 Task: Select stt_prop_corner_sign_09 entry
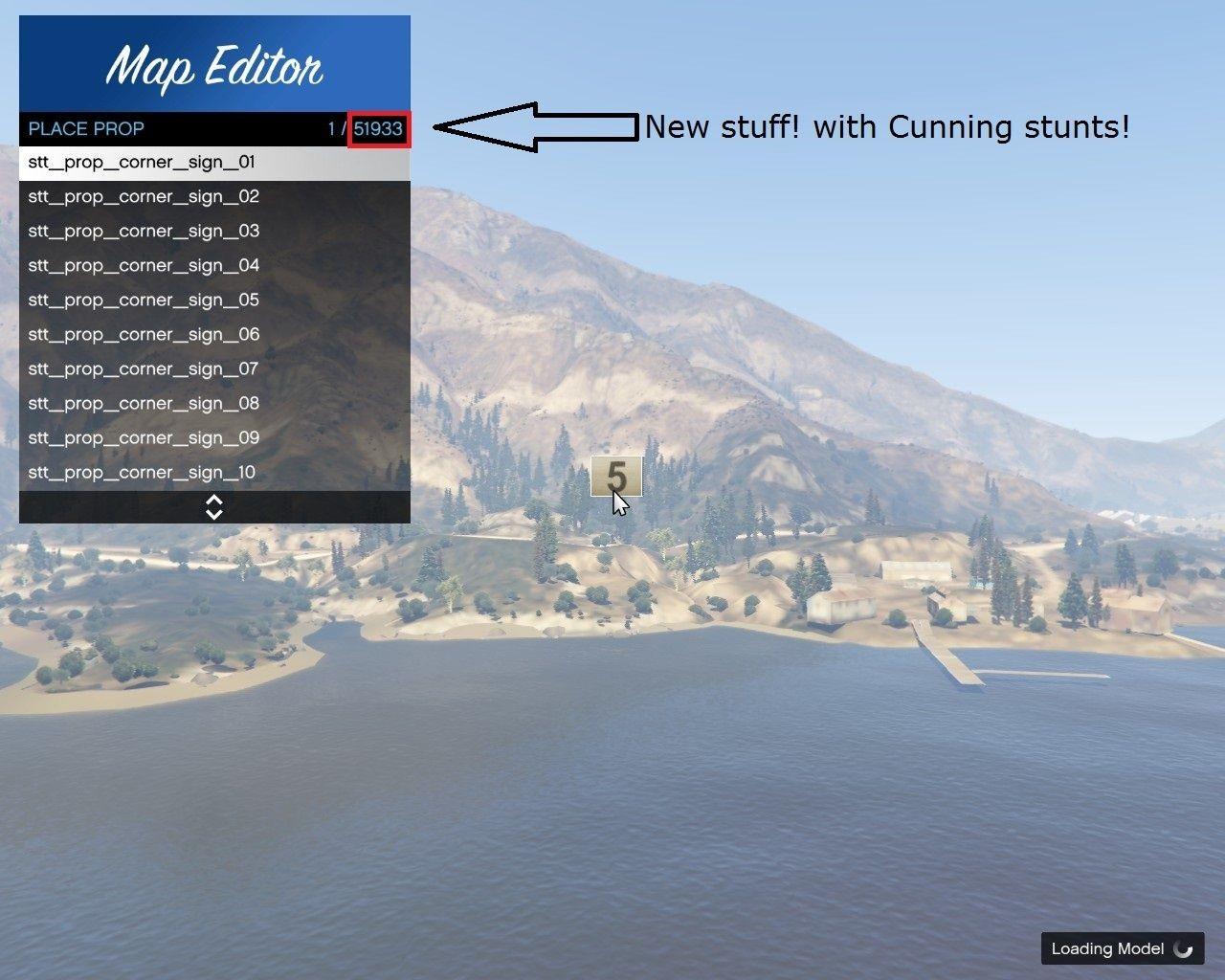(214, 438)
